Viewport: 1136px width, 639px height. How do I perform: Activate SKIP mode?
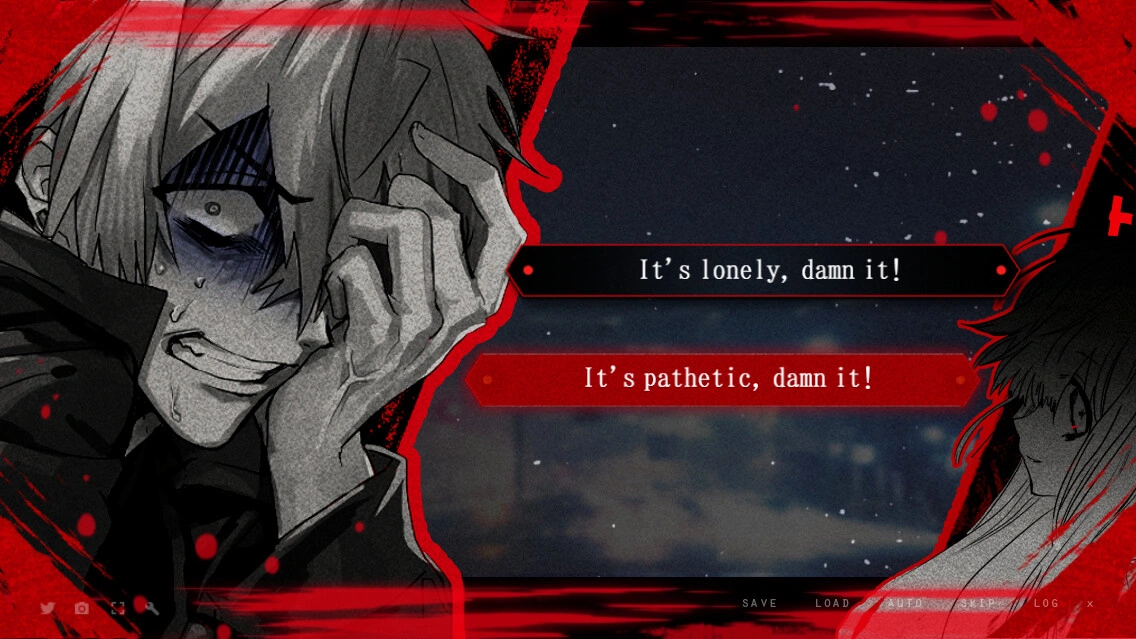978,604
